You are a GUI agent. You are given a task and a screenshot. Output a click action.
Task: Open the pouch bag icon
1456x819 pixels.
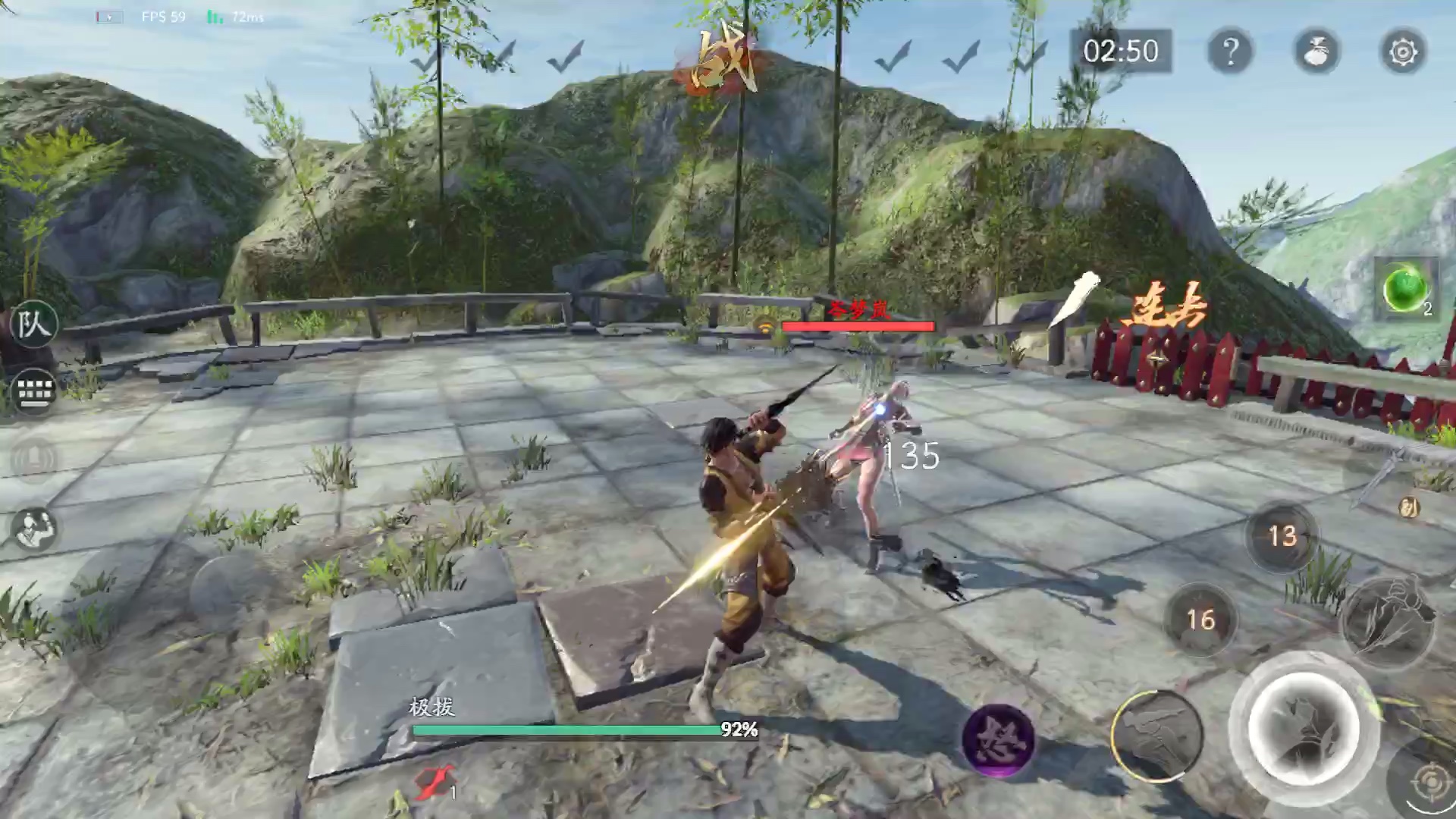click(x=1316, y=52)
